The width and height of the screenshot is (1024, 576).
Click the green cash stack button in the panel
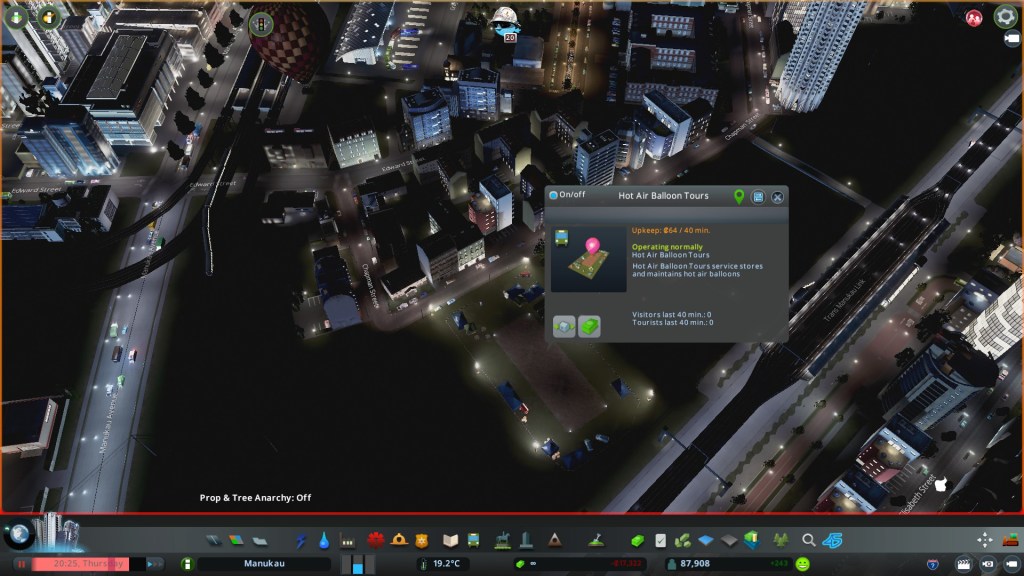pyautogui.click(x=590, y=326)
